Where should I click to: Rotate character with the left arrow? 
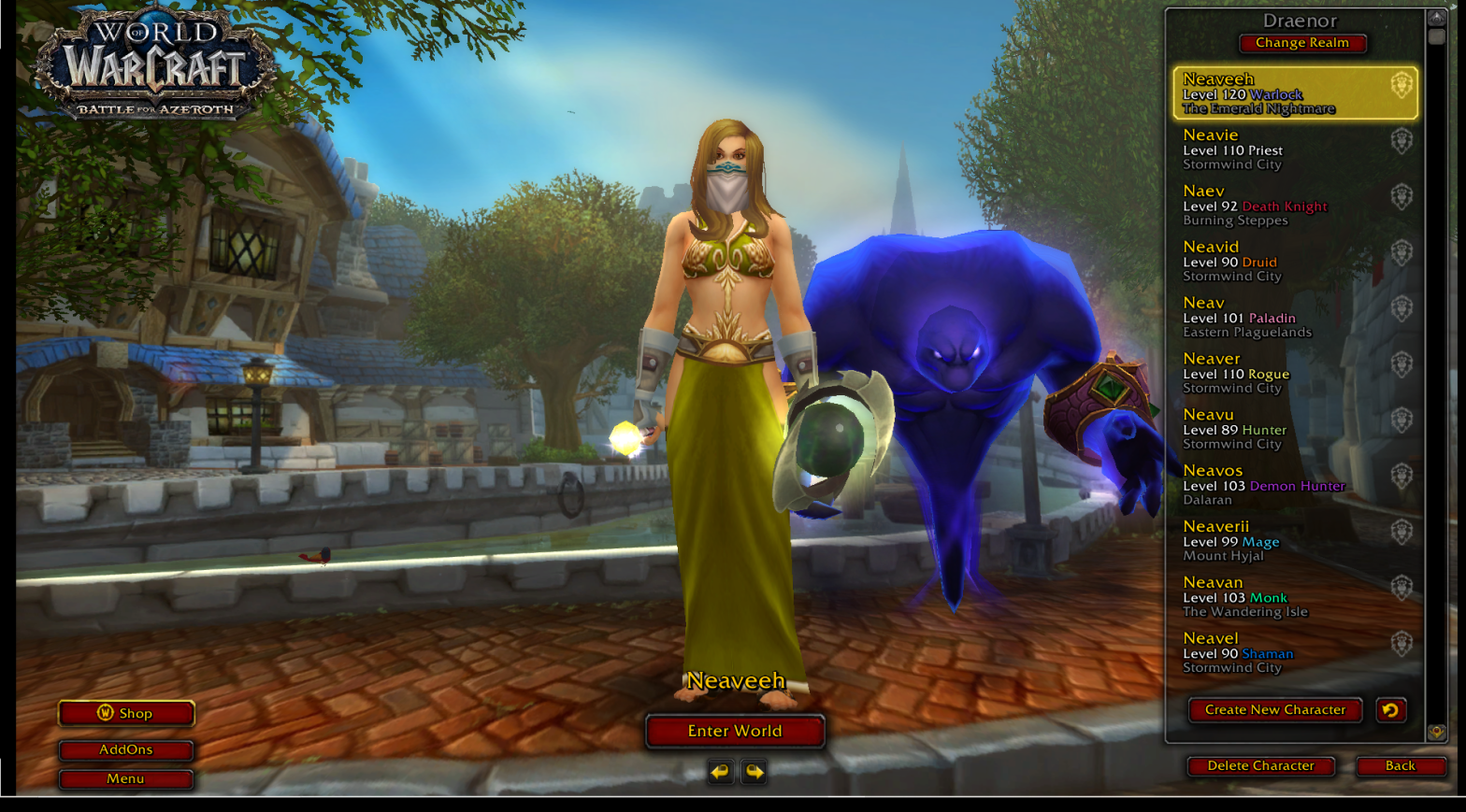point(720,772)
